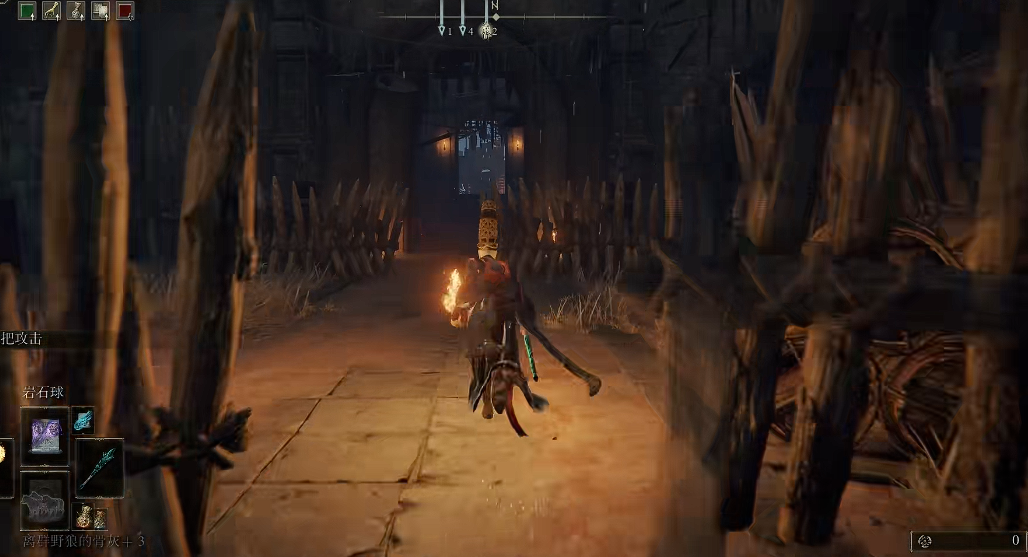Click the small teal crystal icon beside the spell slot
Viewport: 1028px width, 557px height.
pos(82,418)
